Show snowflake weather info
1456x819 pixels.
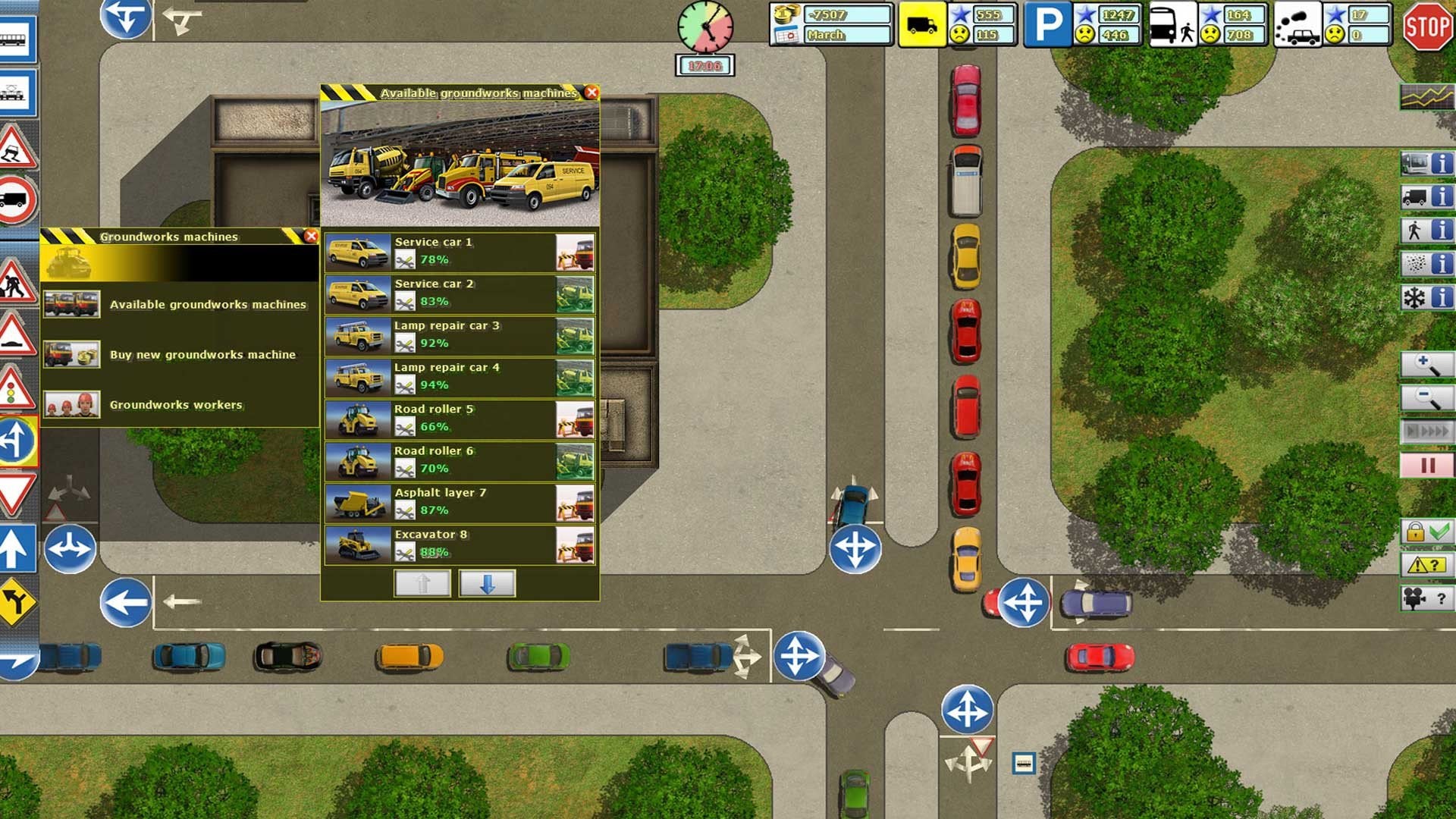click(1426, 297)
